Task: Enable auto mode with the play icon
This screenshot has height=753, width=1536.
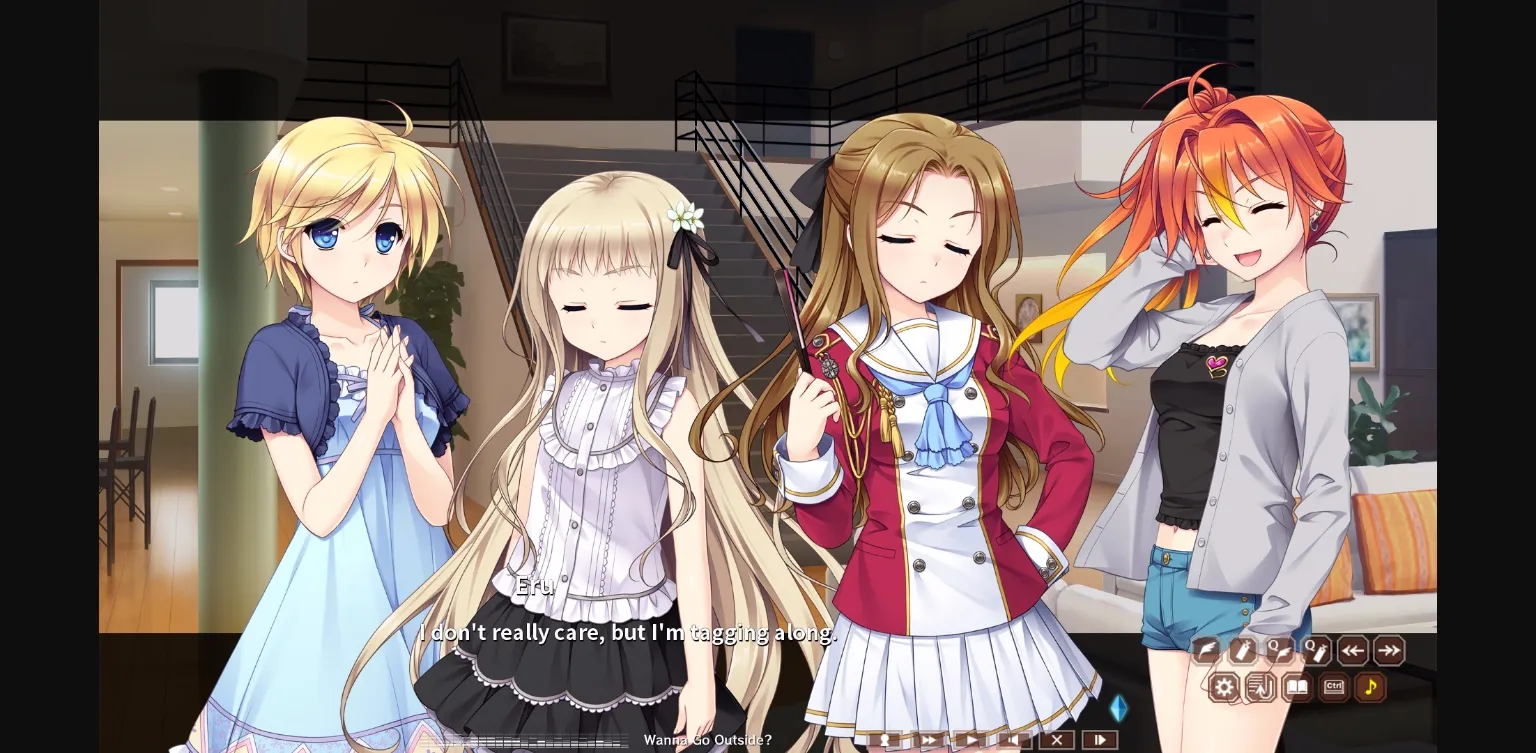Action: [x=972, y=740]
